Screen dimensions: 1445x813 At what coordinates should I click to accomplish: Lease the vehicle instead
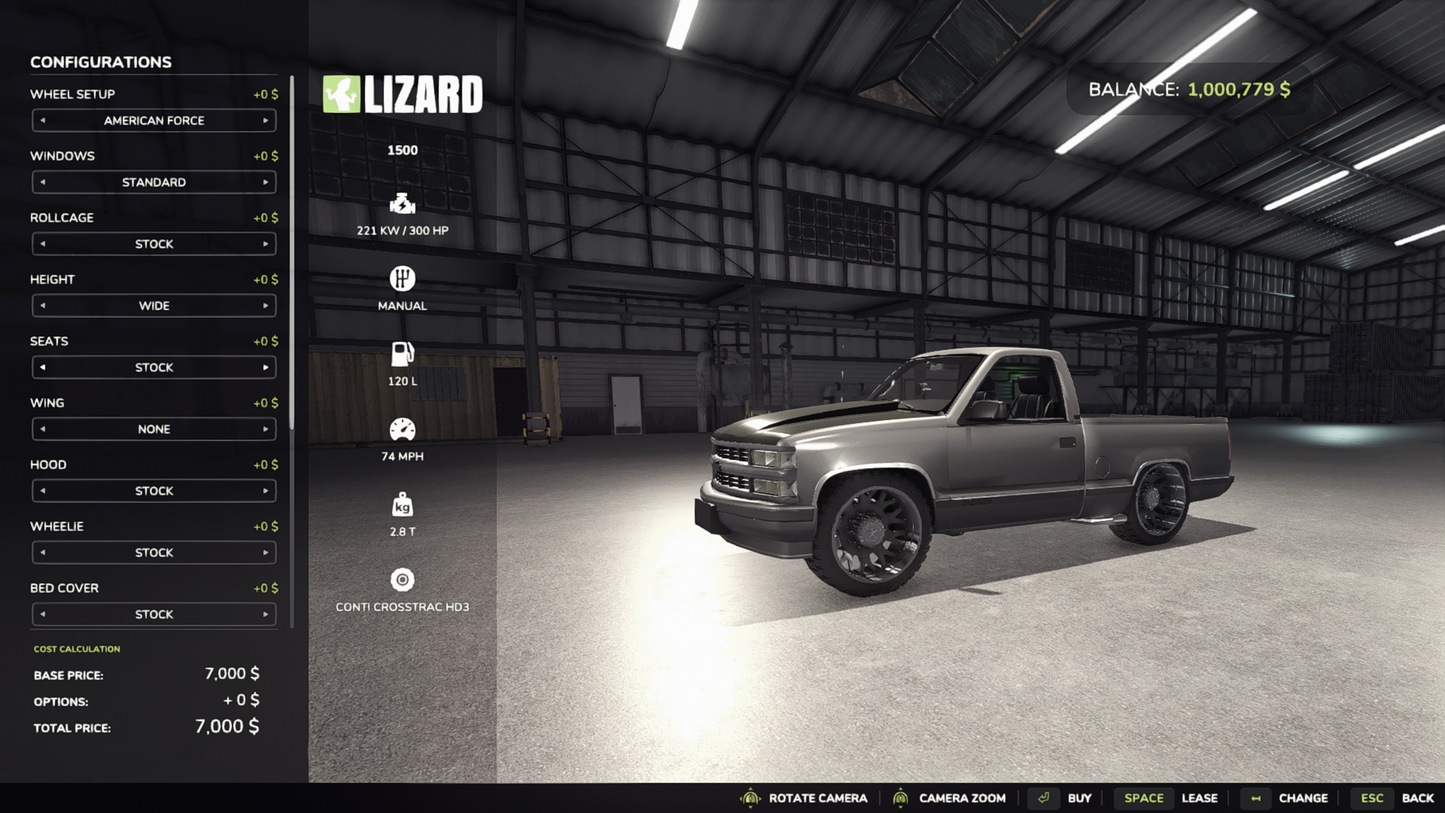pyautogui.click(x=1170, y=798)
